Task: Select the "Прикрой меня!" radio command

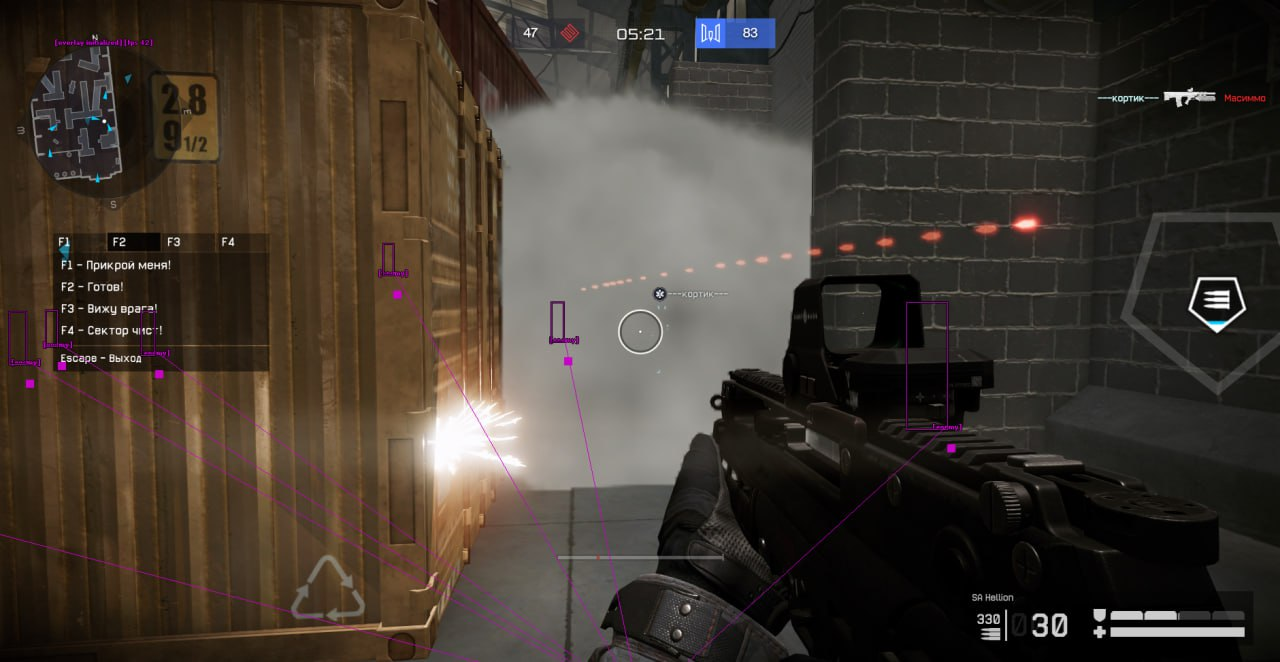Action: (115, 265)
